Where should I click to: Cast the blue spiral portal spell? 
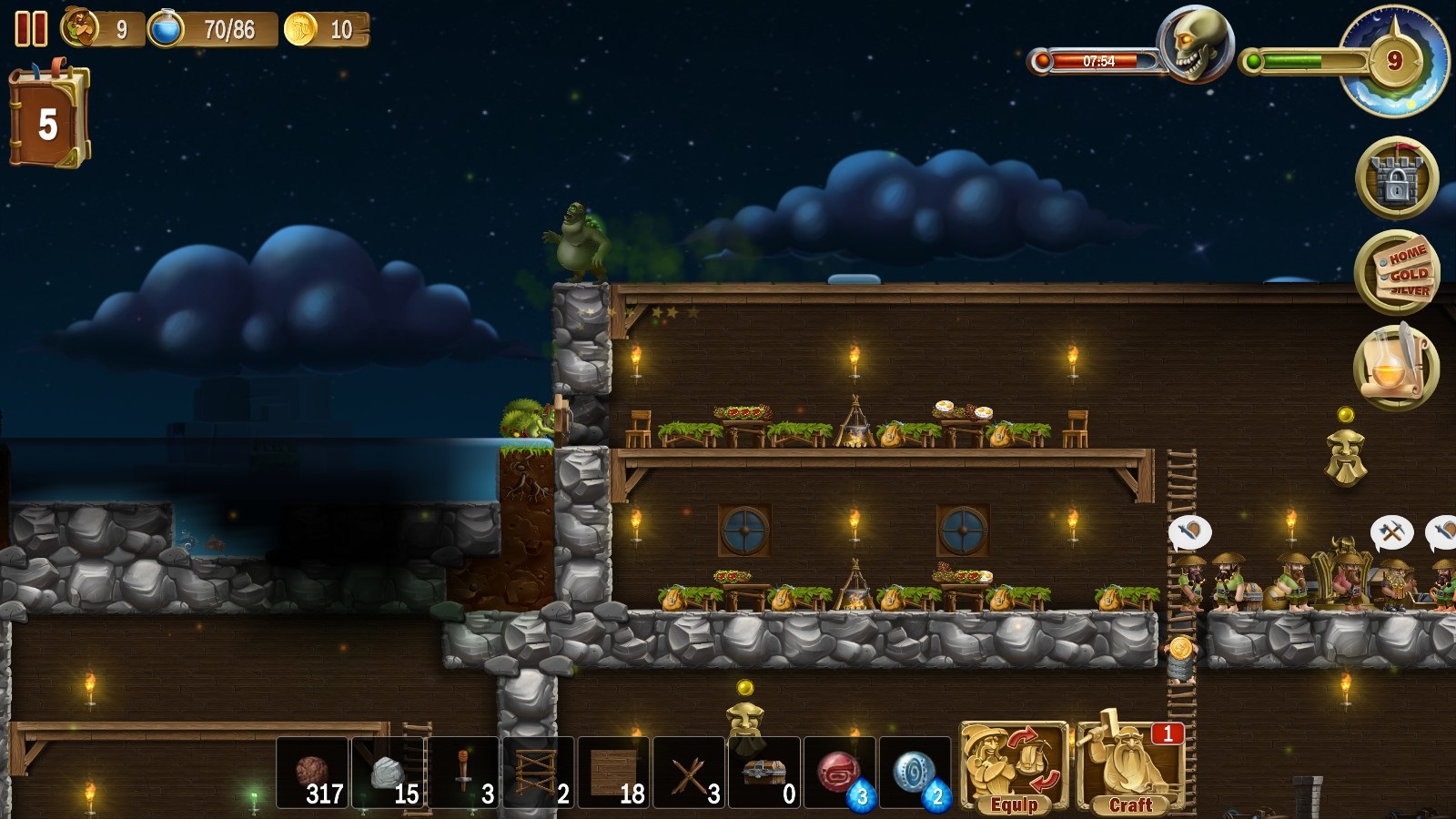[915, 773]
